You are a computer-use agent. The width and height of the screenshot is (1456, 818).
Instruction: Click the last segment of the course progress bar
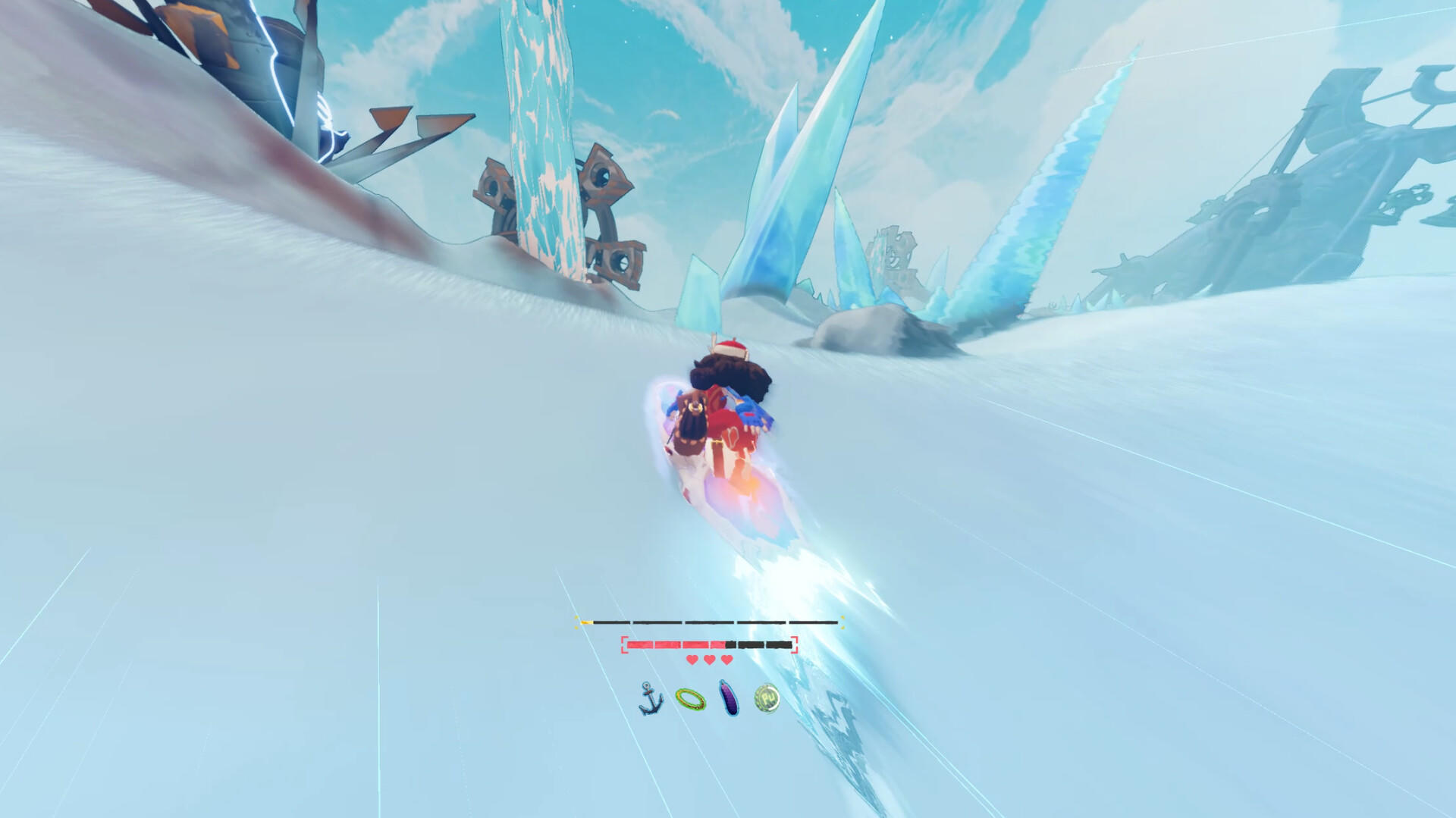point(814,622)
